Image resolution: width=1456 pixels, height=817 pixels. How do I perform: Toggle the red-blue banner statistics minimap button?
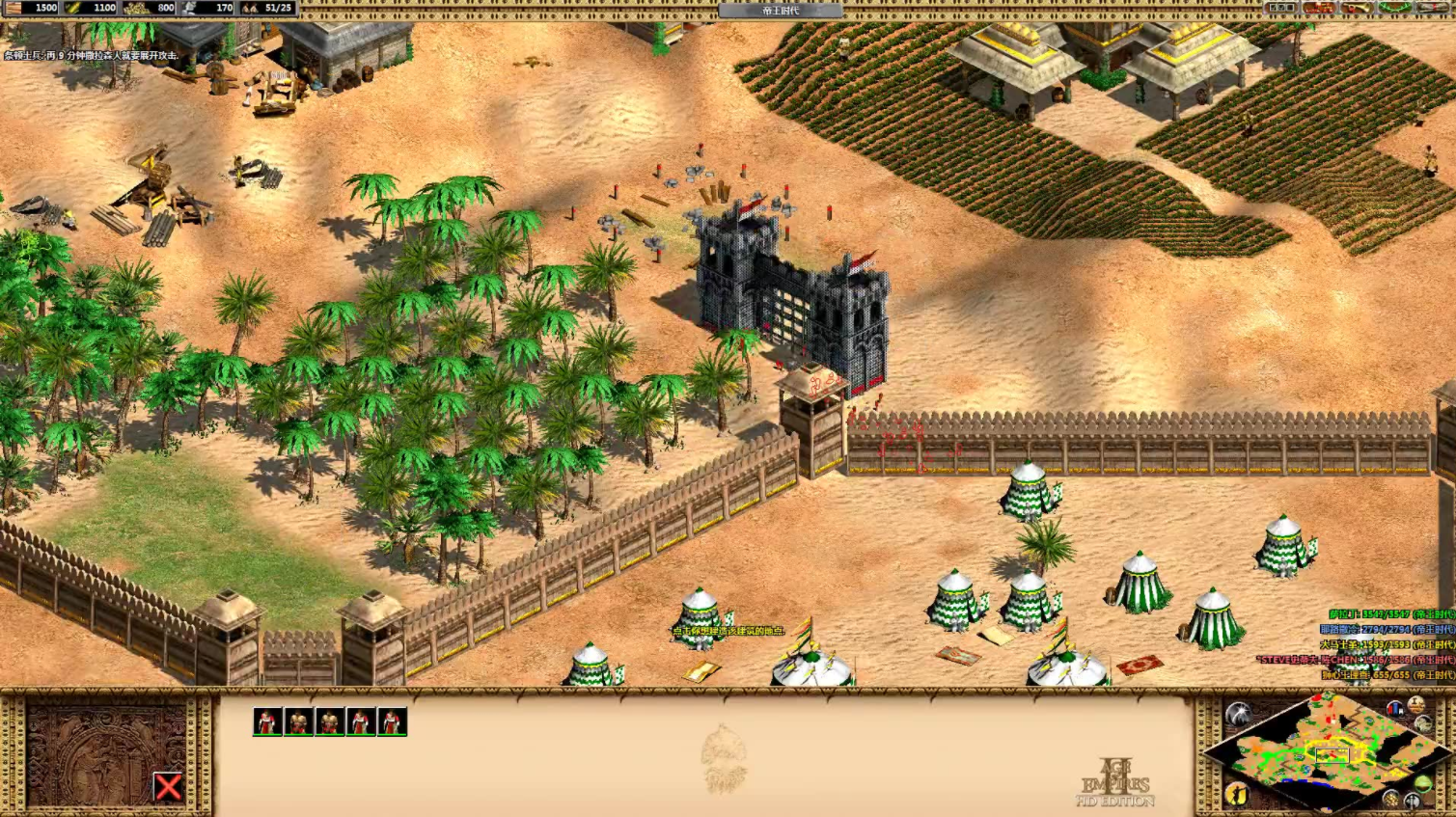1394,709
